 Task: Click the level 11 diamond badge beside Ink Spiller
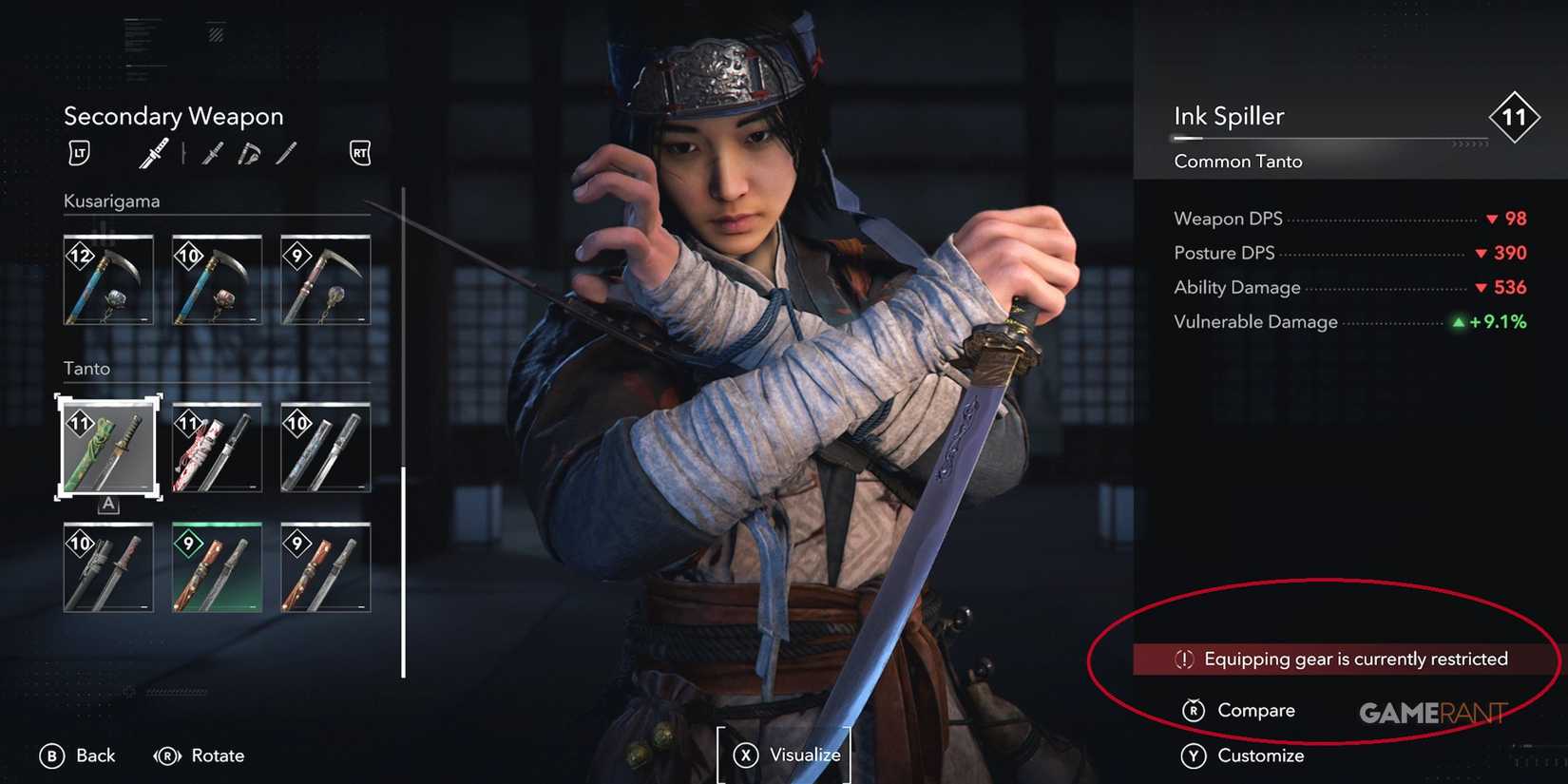tap(1516, 118)
